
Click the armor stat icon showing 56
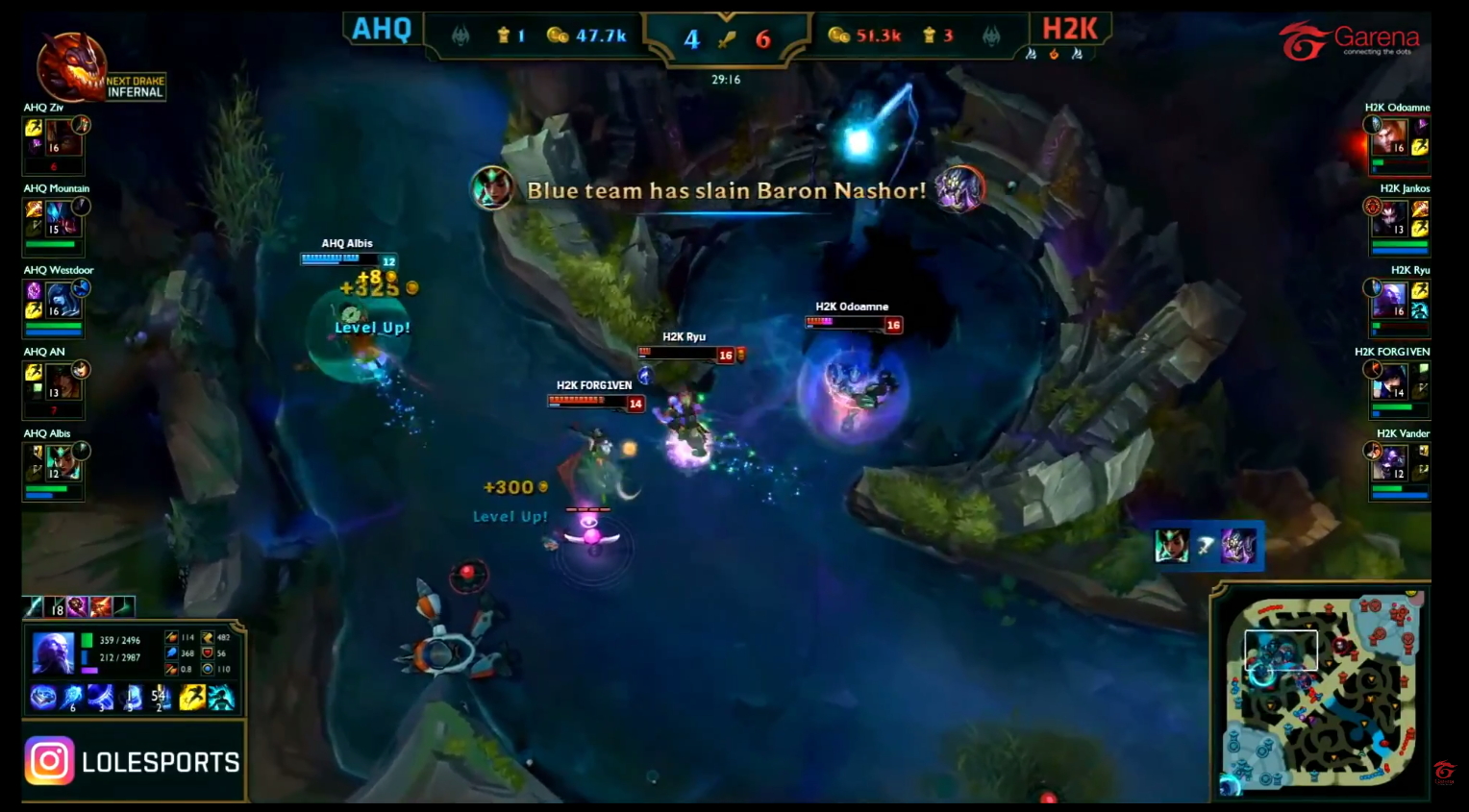(208, 653)
